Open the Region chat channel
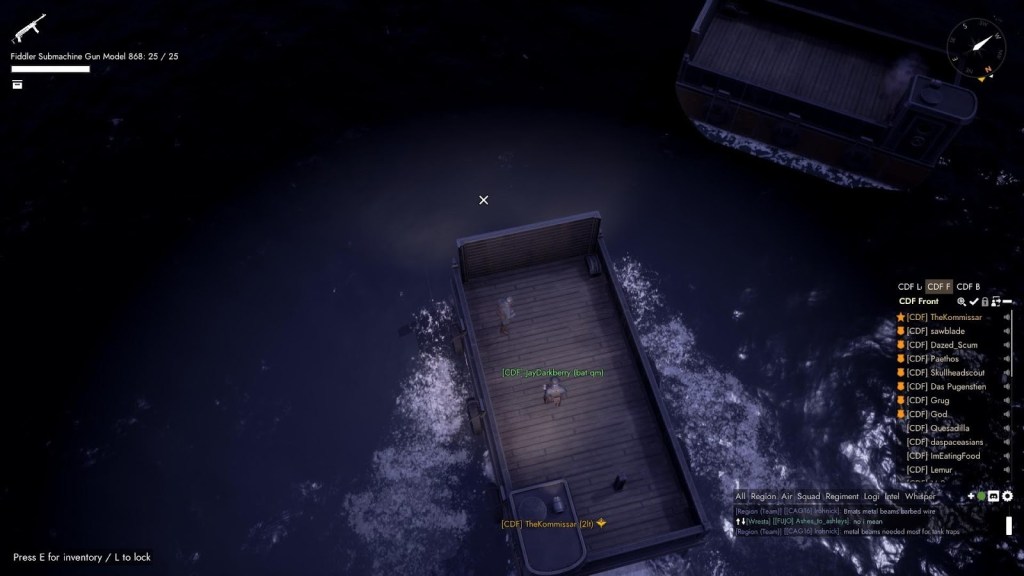 click(x=763, y=496)
